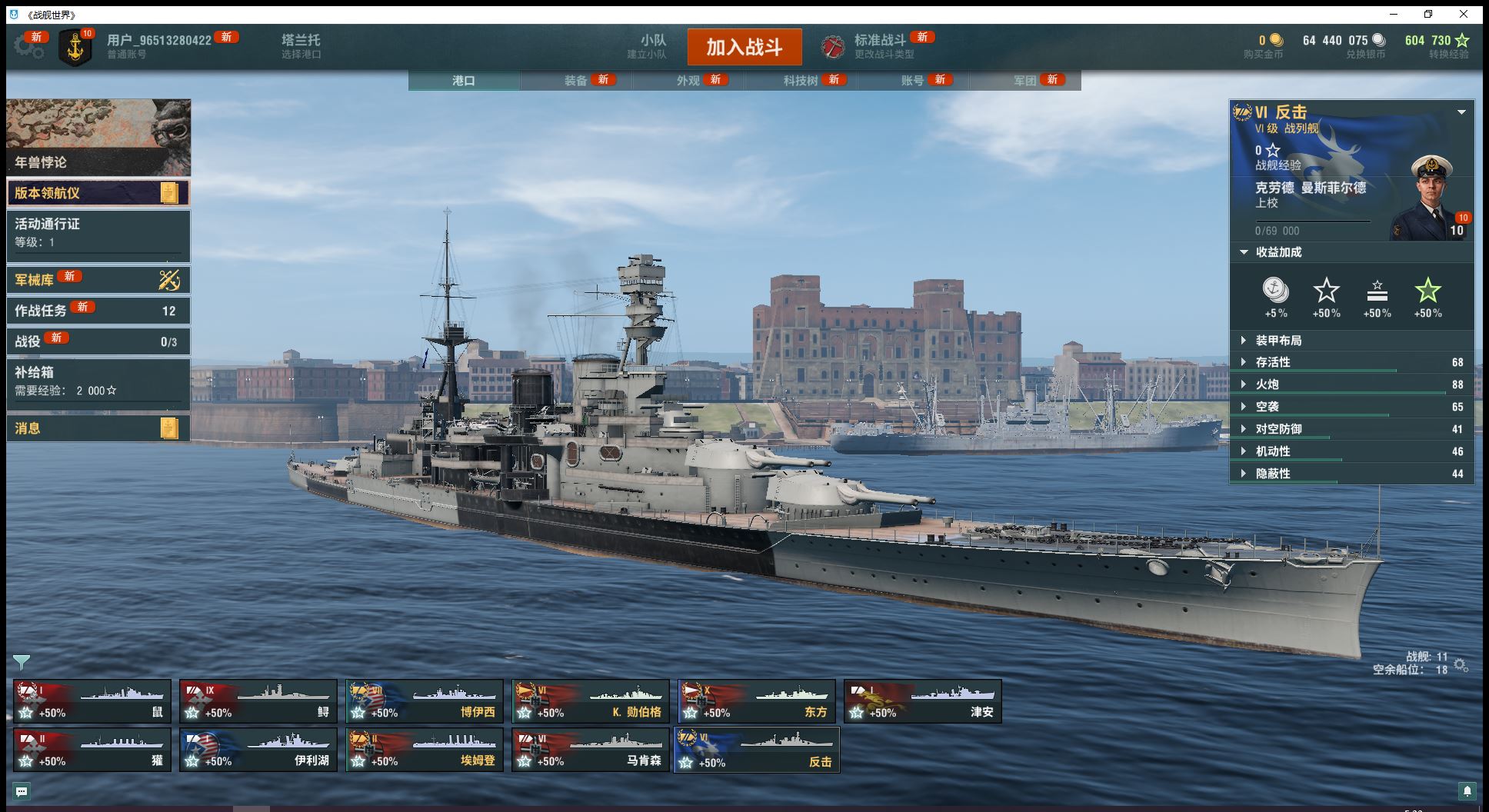Expand the 装甲布局 armor layout section
The image size is (1489, 812).
[x=1277, y=341]
